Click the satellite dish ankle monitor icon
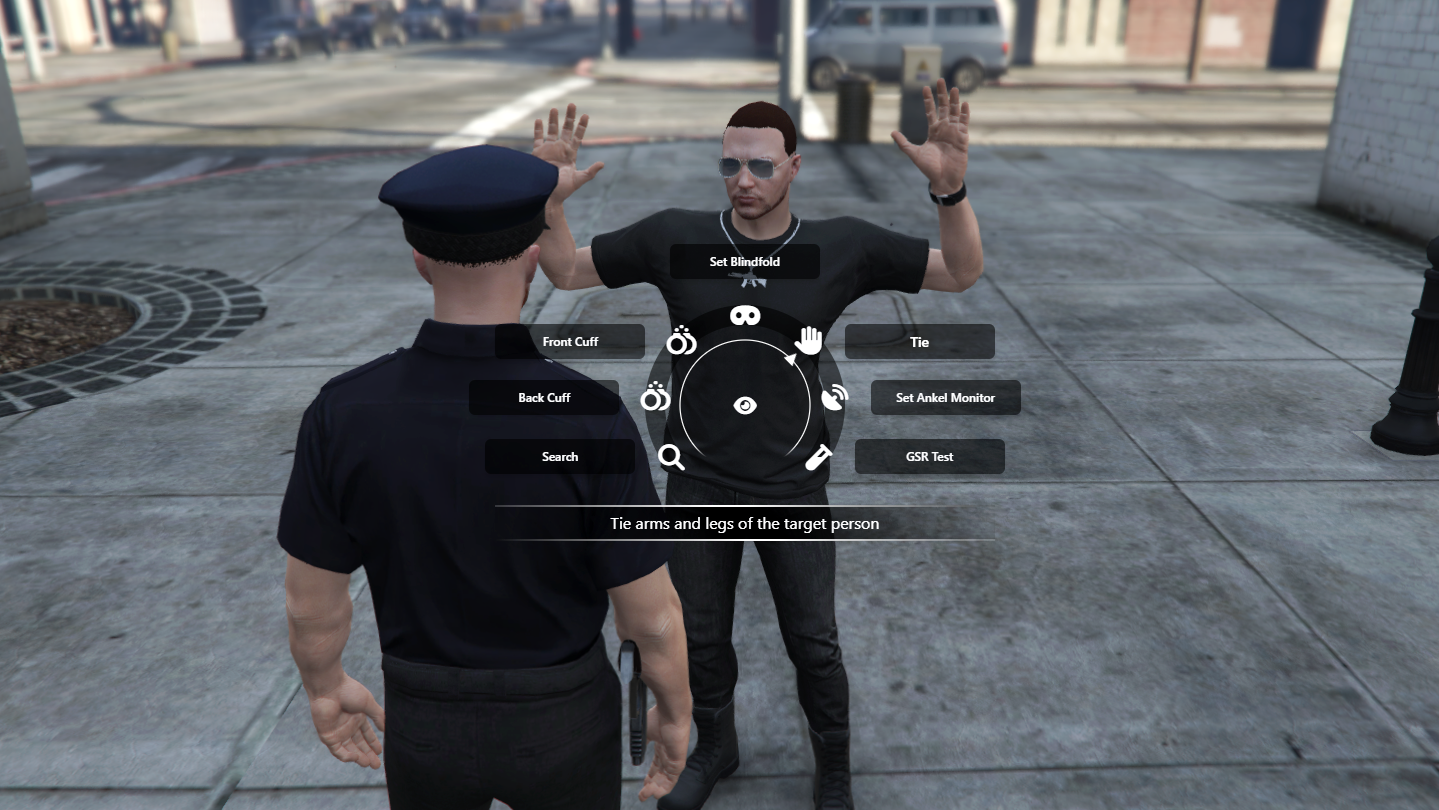This screenshot has height=810, width=1439. [x=834, y=398]
